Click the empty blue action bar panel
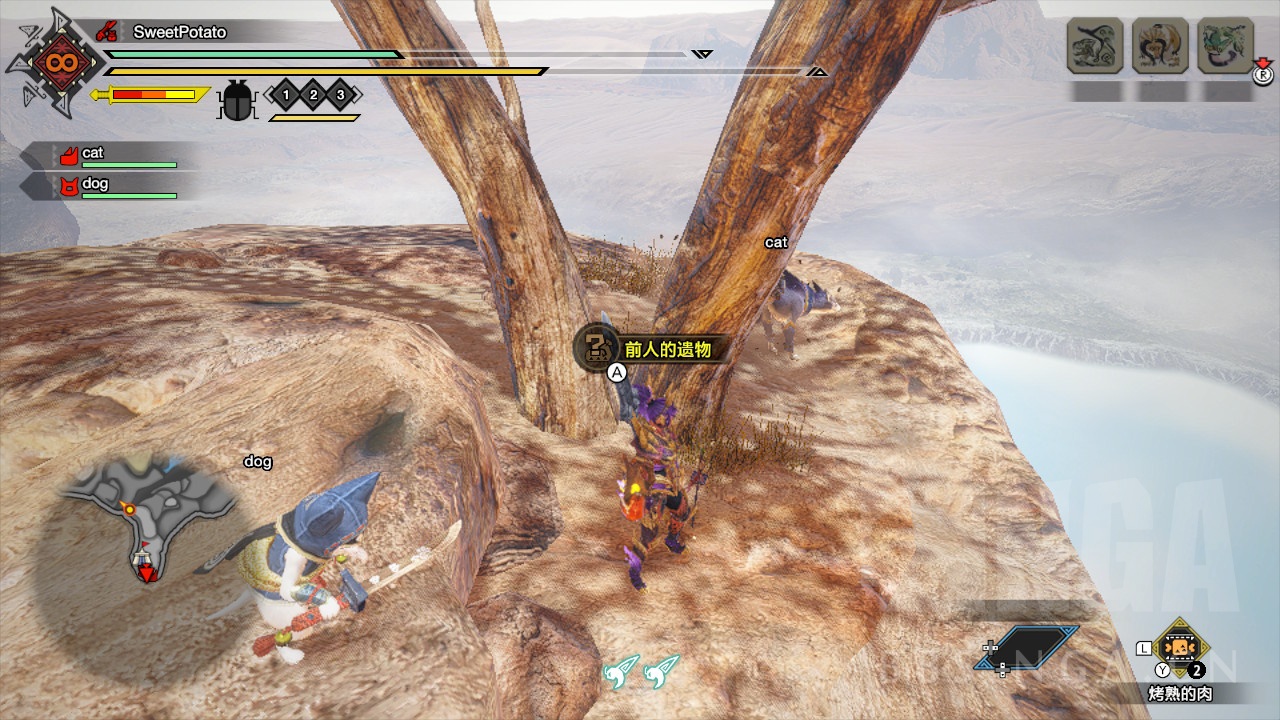 [1027, 648]
